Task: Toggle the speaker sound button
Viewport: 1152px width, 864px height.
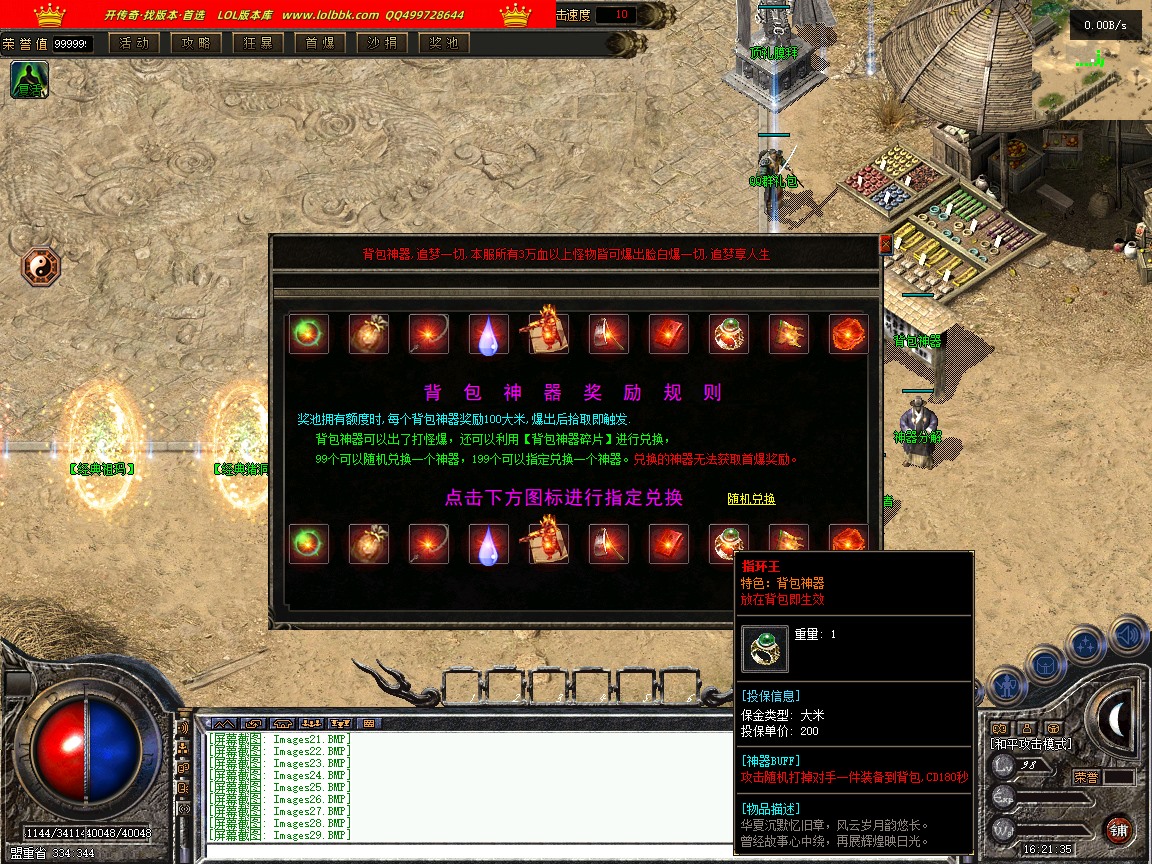Action: click(1129, 635)
